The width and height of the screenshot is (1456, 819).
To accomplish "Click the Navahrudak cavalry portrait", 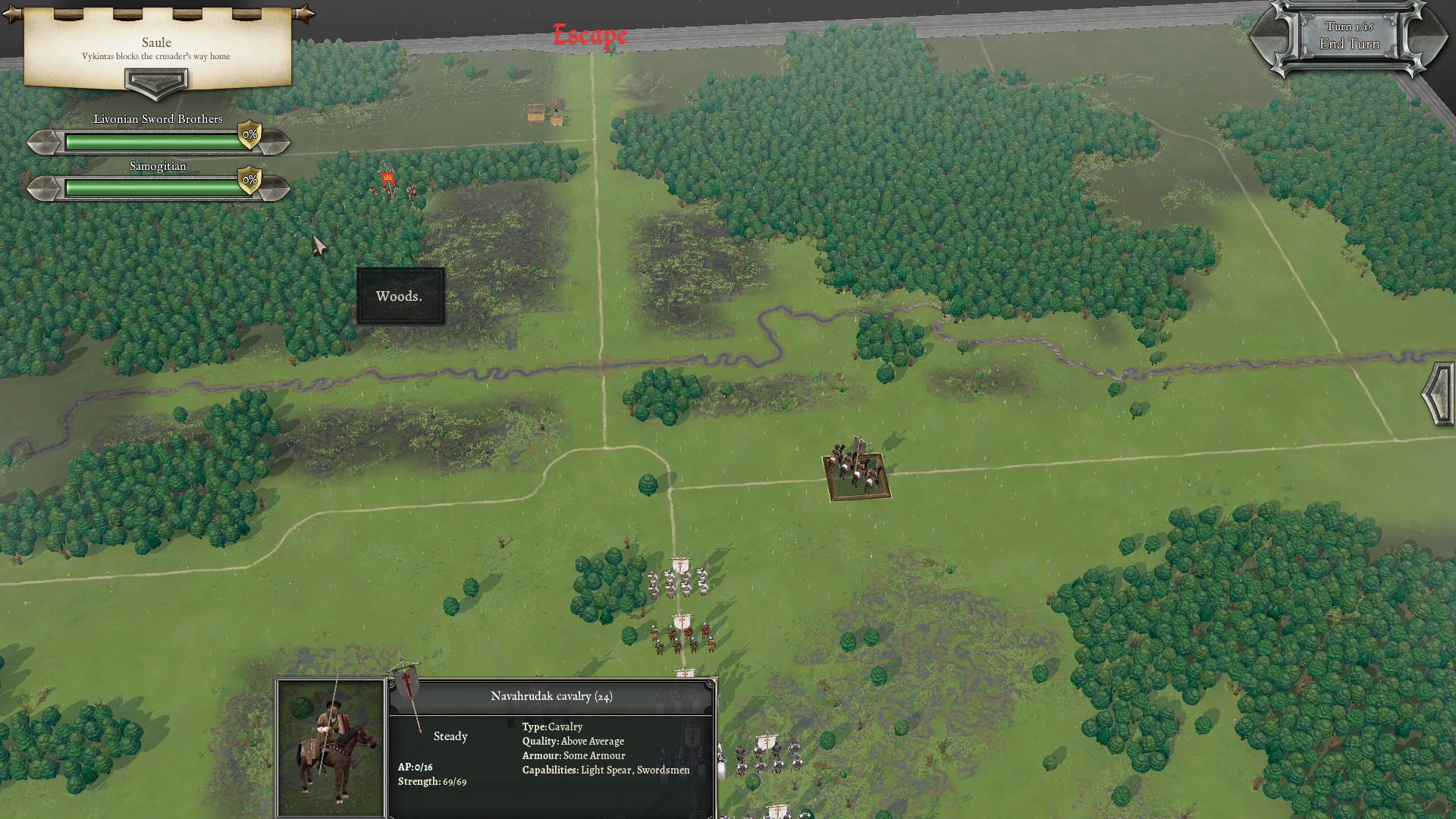I will tap(331, 747).
